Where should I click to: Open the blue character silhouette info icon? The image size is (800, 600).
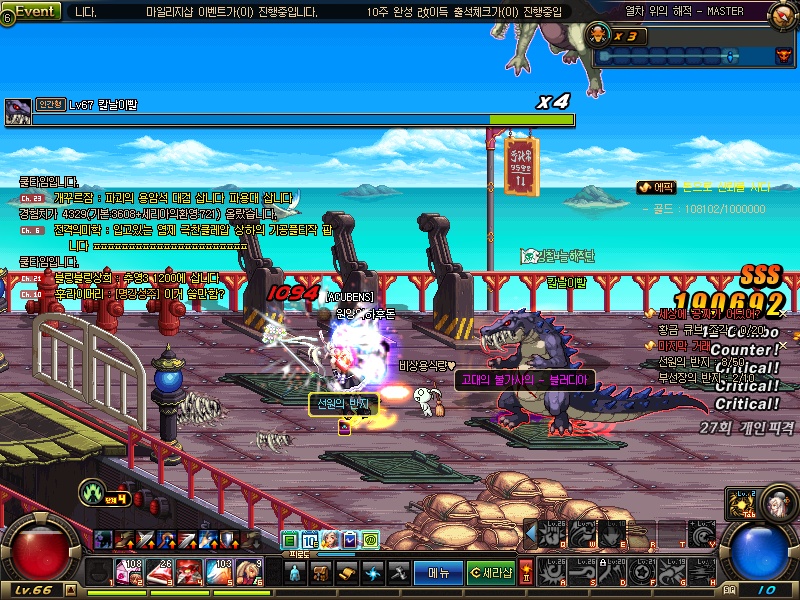(294, 573)
